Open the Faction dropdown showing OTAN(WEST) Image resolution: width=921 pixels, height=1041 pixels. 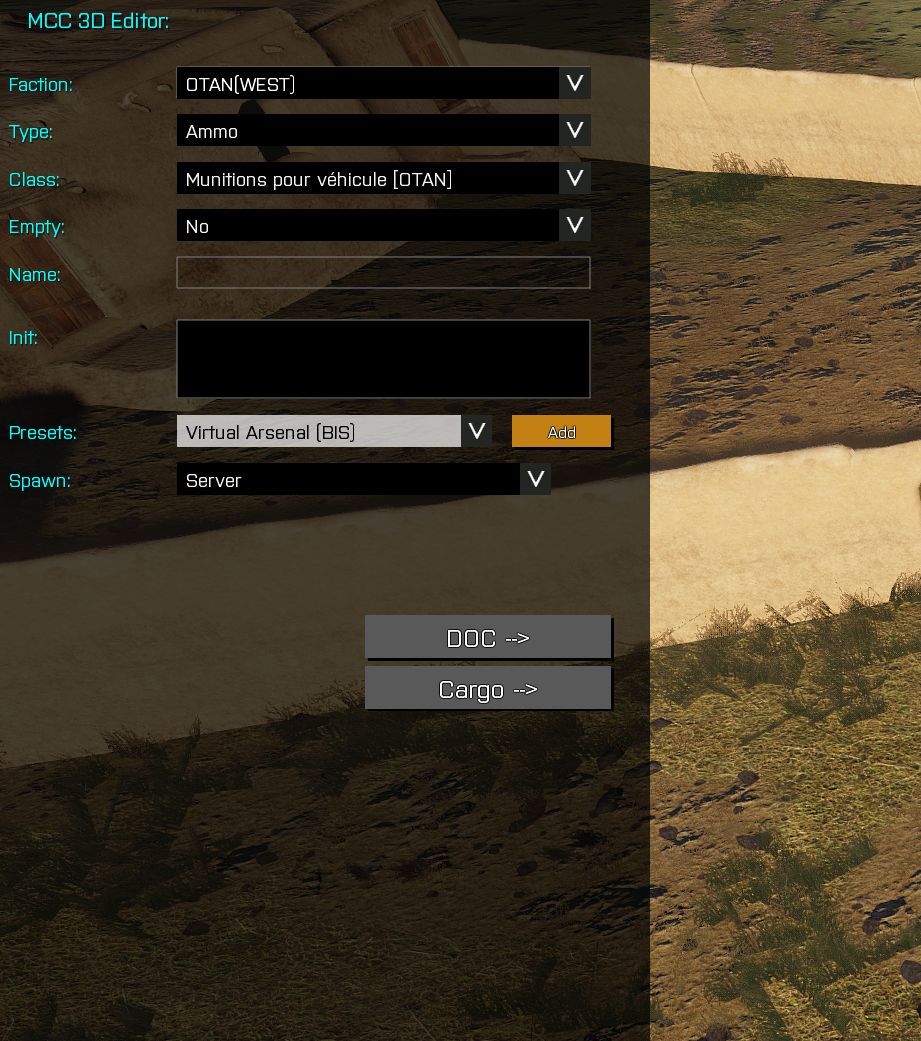click(383, 84)
